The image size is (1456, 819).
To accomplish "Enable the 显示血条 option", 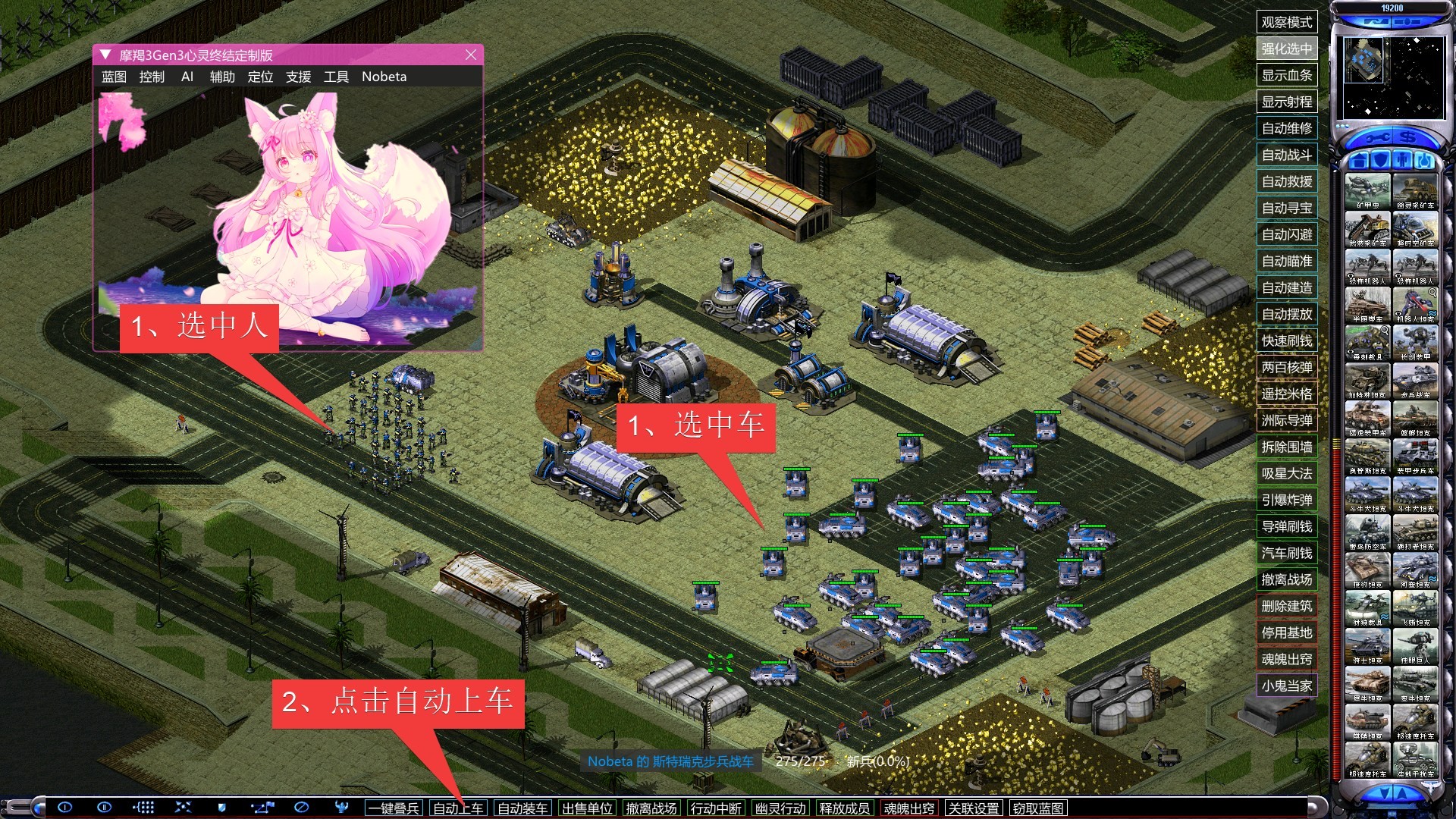I will pos(1286,75).
